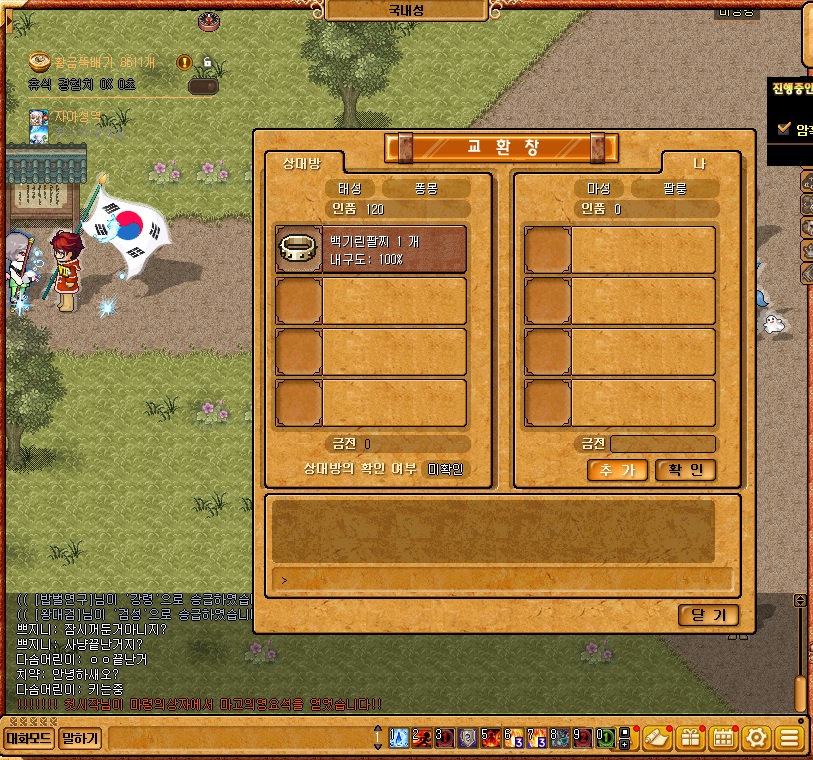
Task: Click the trade chat input line
Action: pos(502,579)
